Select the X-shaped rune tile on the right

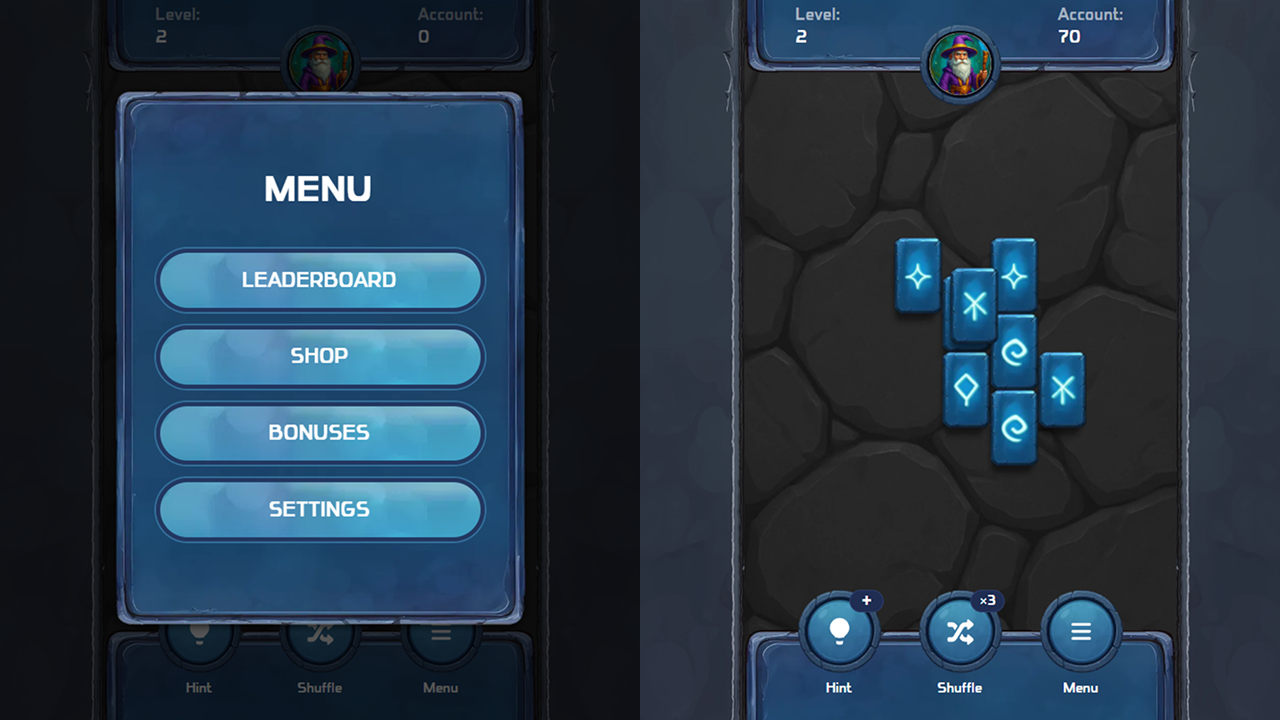point(1063,385)
